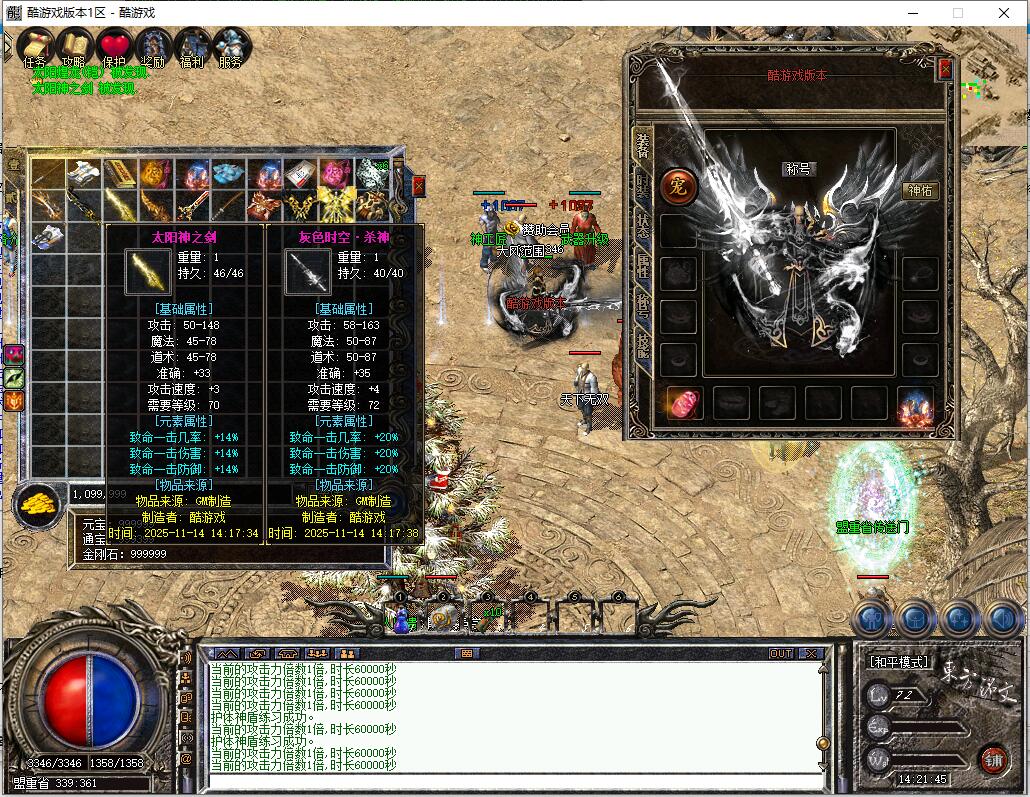Open the 奖励 rewards icon
The image size is (1030, 797).
(153, 46)
